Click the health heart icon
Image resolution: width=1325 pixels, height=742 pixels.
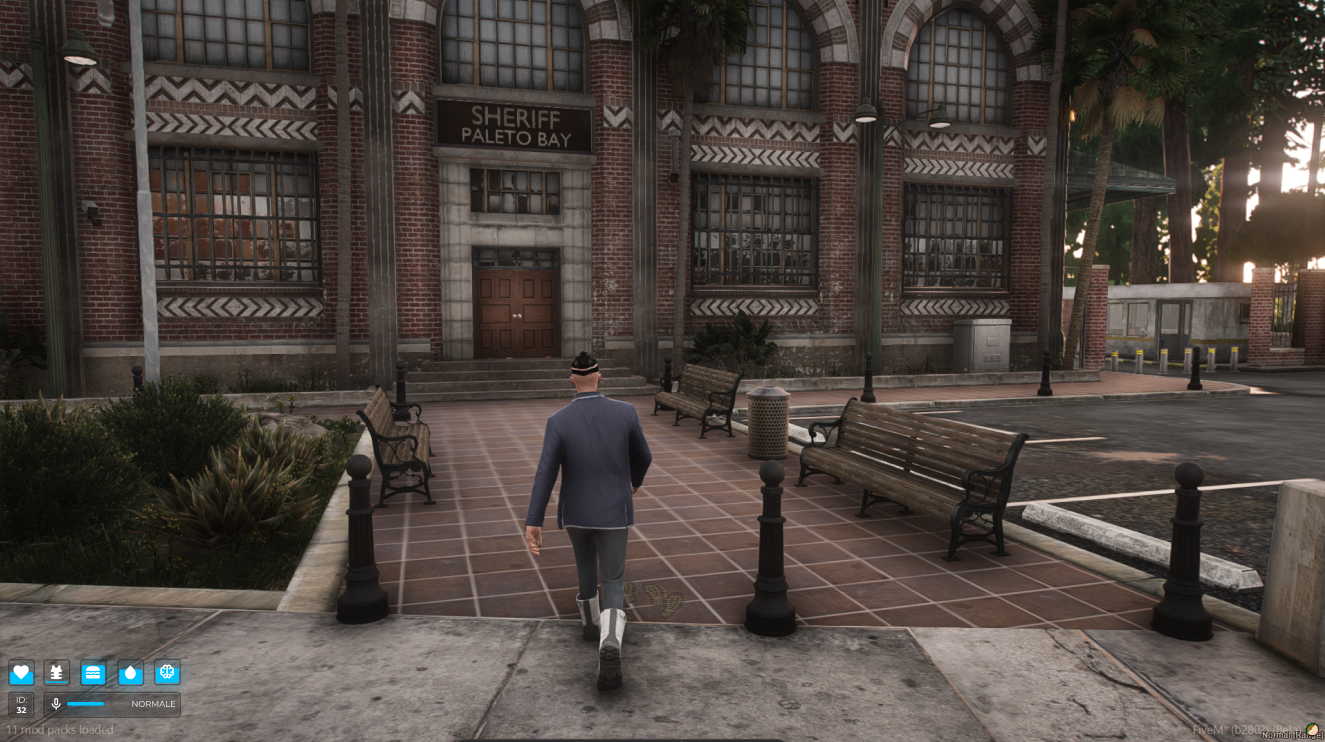(x=22, y=674)
